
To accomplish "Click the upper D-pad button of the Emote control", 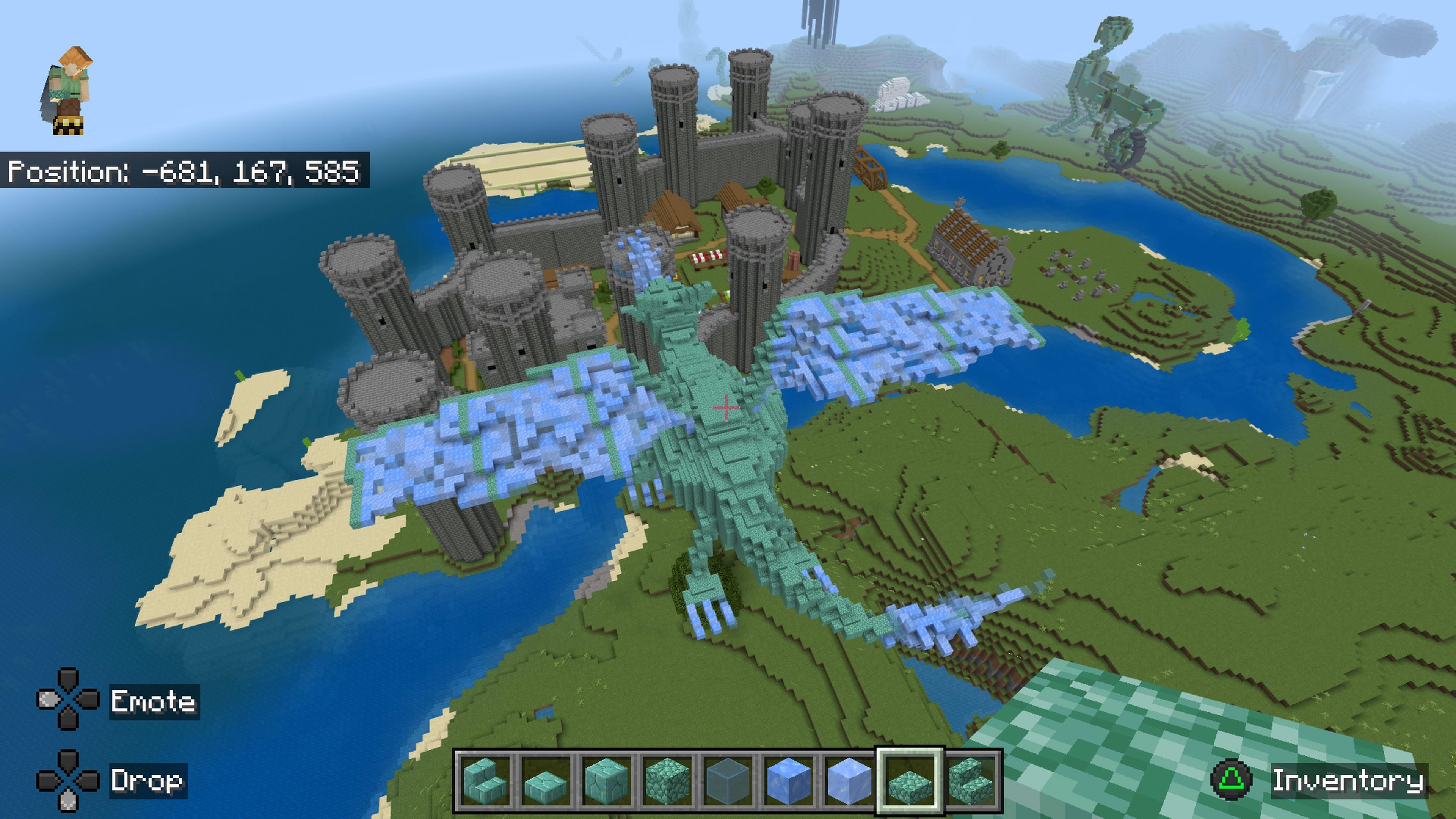I will (x=69, y=678).
